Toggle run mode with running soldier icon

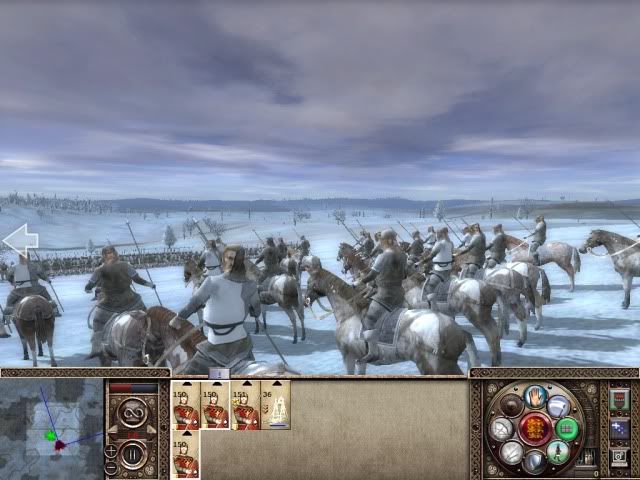558,452
